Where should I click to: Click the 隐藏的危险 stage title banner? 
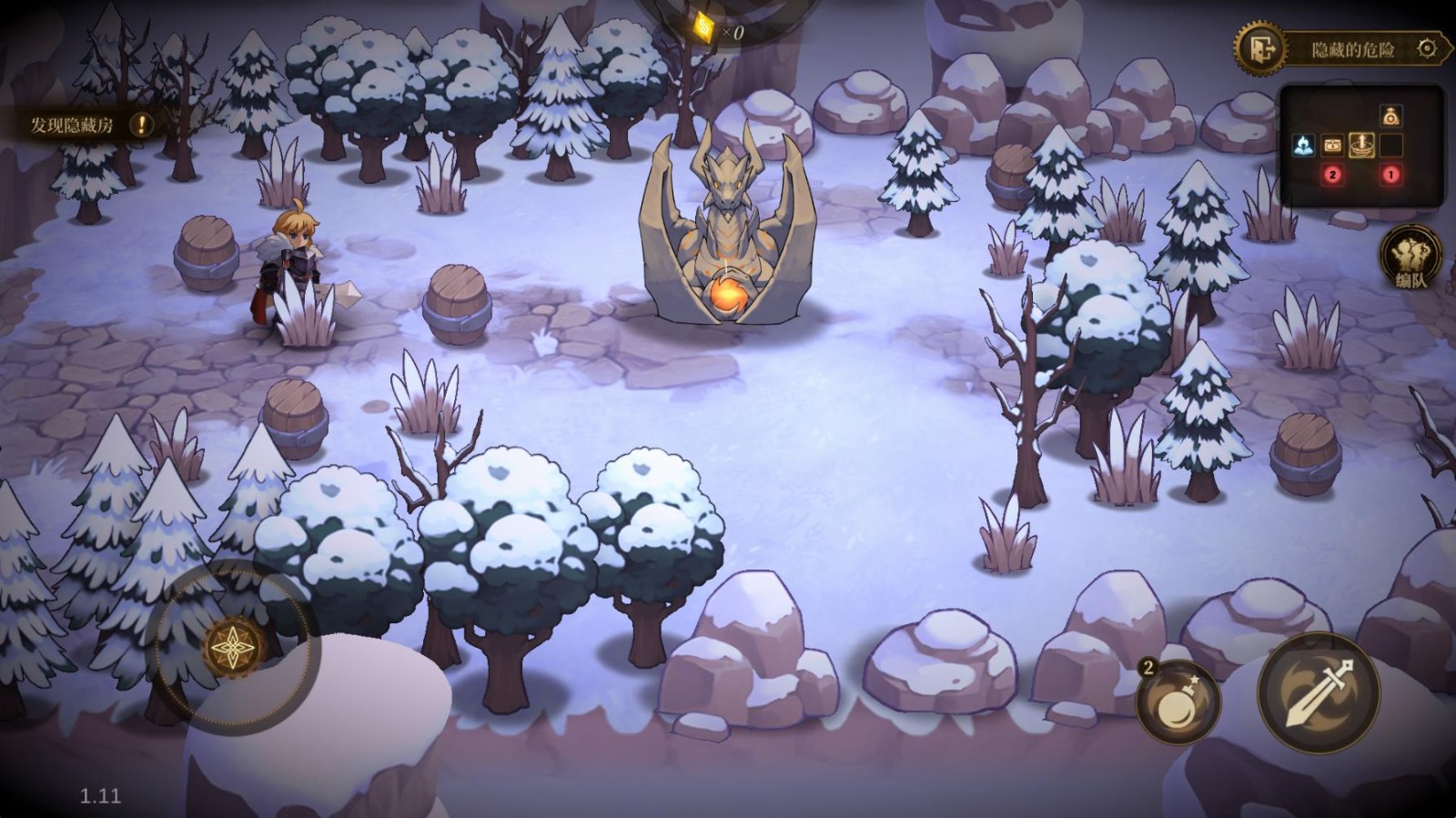[1352, 49]
